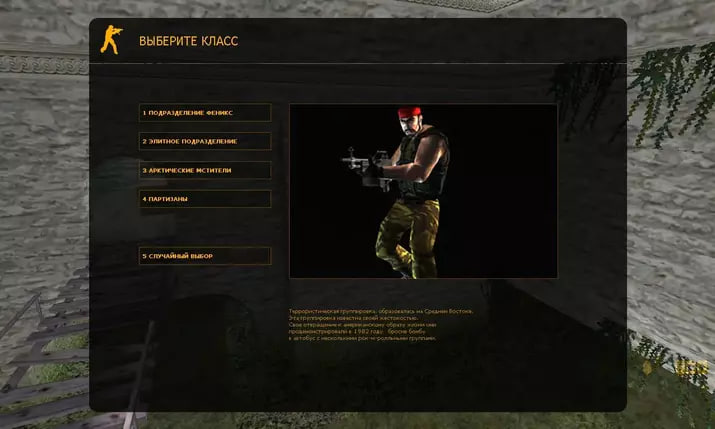Image resolution: width=715 pixels, height=429 pixels.
Task: Pick the Арктические Мстители class
Action: pos(205,170)
